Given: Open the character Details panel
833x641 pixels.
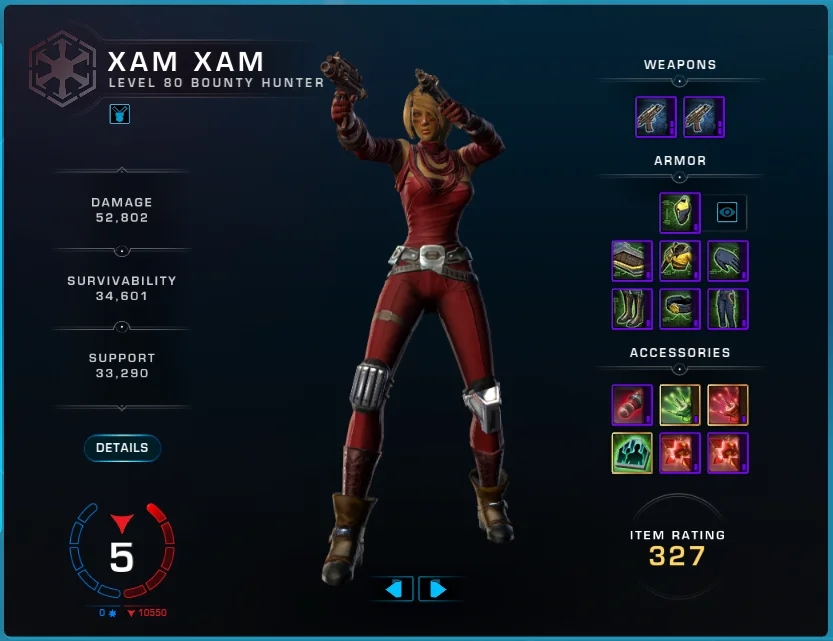Looking at the screenshot, I should point(122,448).
